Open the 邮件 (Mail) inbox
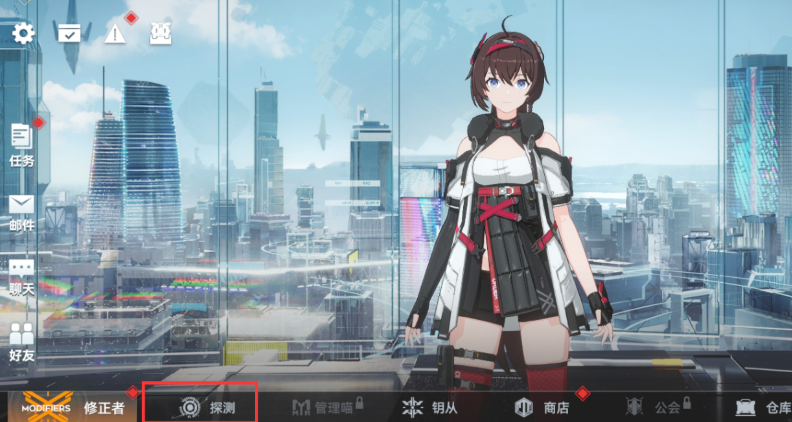Screen dimensions: 792x422 (21, 212)
